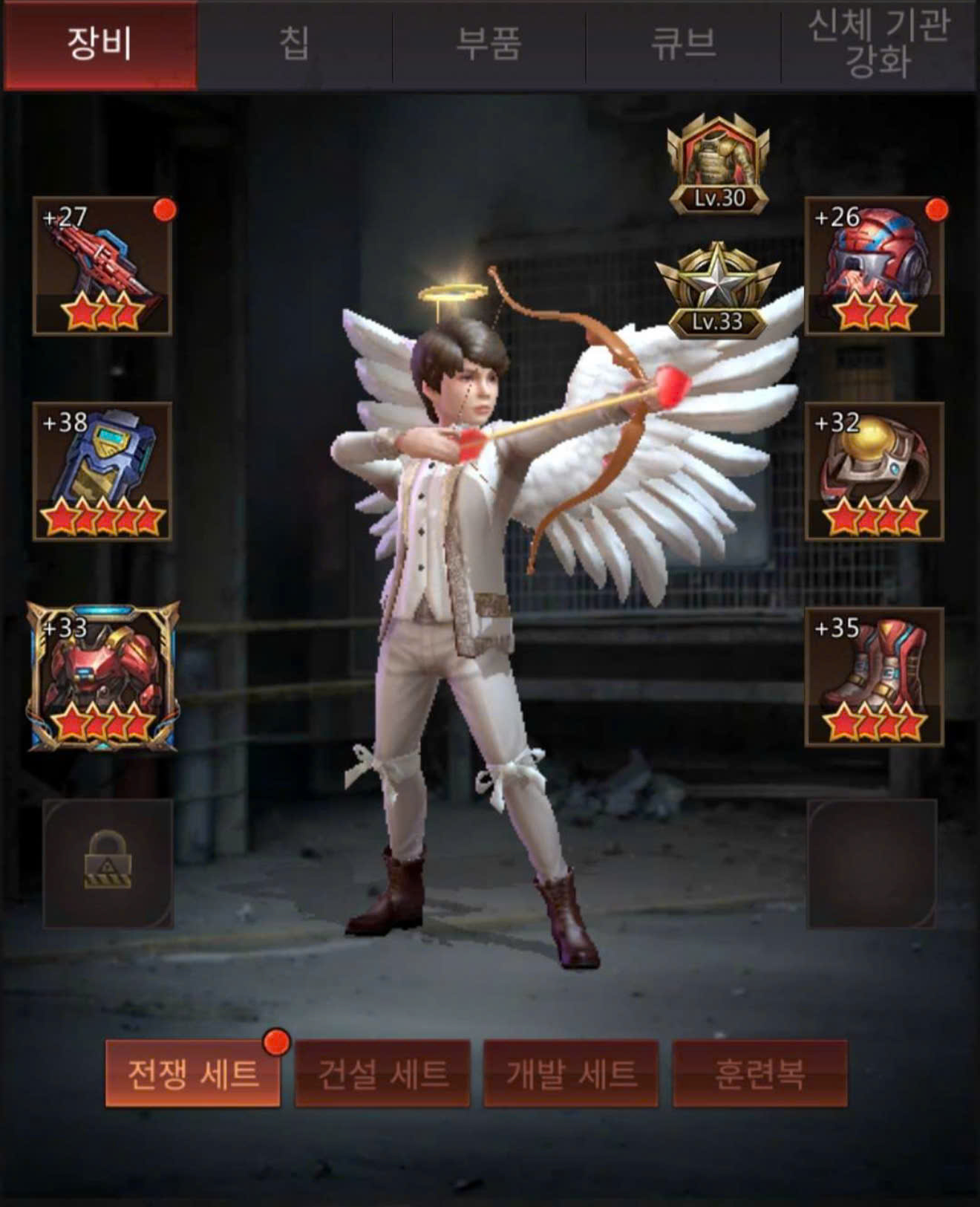
Task: Choose the +33 red mech armor slot
Action: pyautogui.click(x=103, y=677)
